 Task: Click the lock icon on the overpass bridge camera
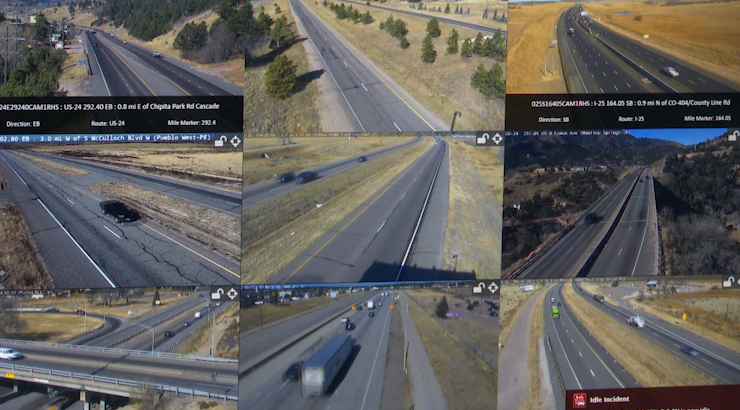coord(217,294)
